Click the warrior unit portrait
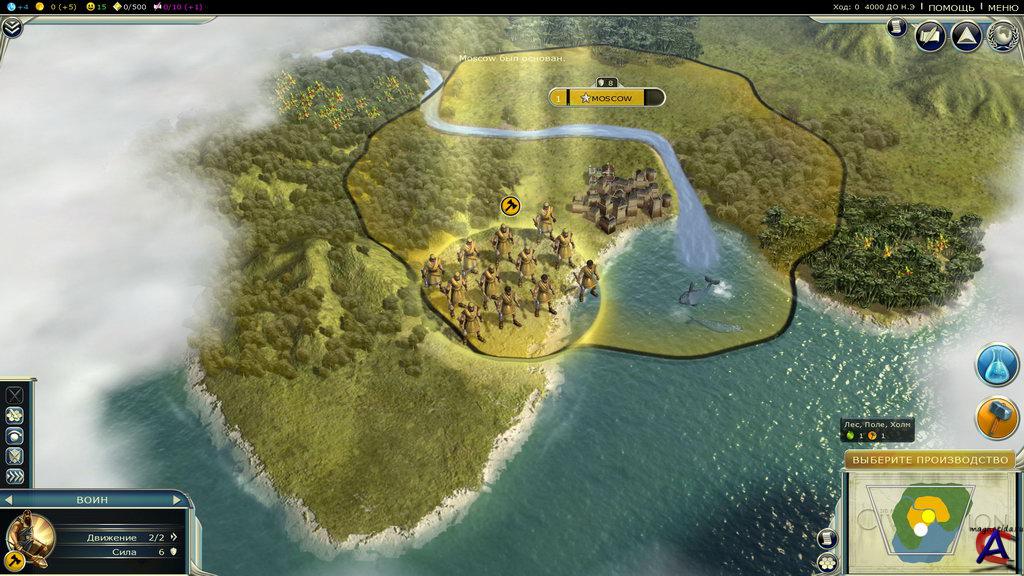The height and width of the screenshot is (576, 1024). (29, 539)
